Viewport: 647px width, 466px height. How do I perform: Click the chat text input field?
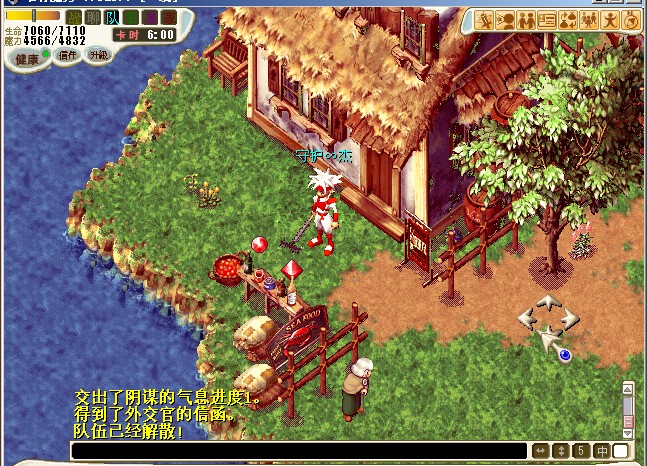click(298, 452)
